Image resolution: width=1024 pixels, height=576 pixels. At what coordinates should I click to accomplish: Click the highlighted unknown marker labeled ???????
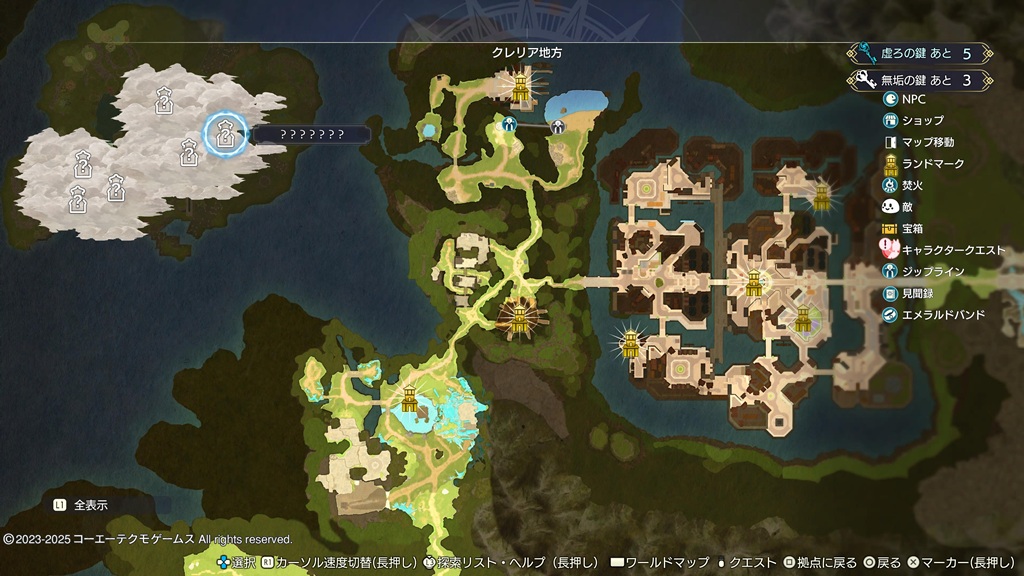coord(226,134)
